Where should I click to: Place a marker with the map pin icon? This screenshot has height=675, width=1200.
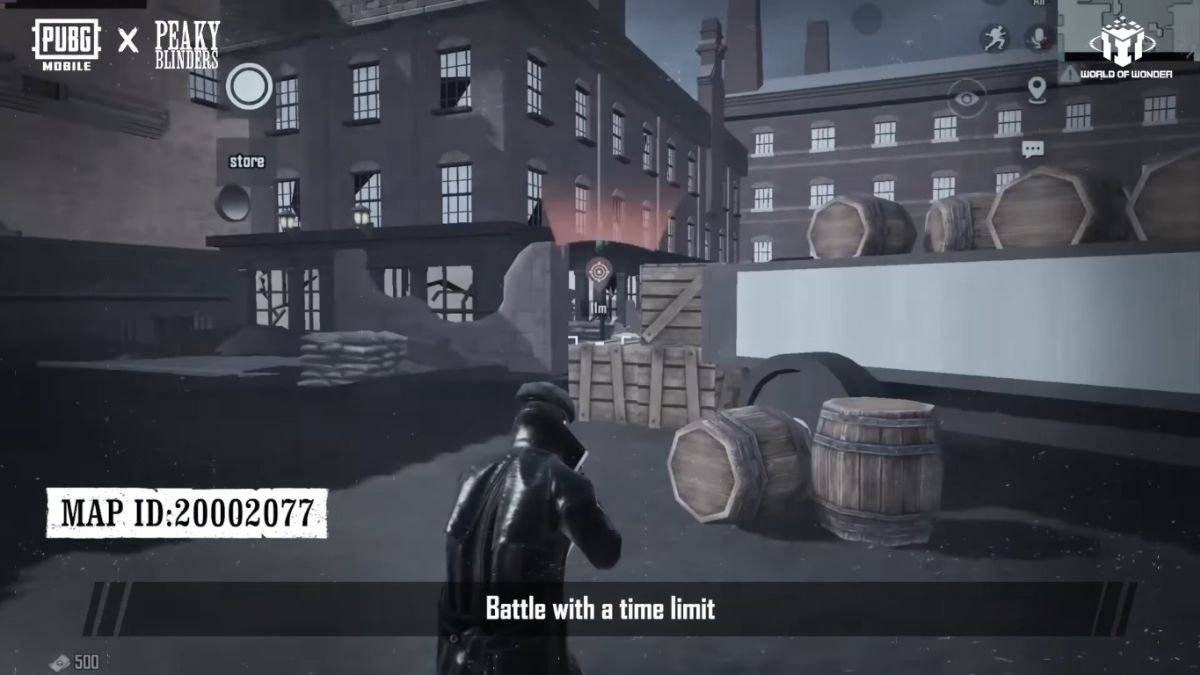coord(1036,89)
